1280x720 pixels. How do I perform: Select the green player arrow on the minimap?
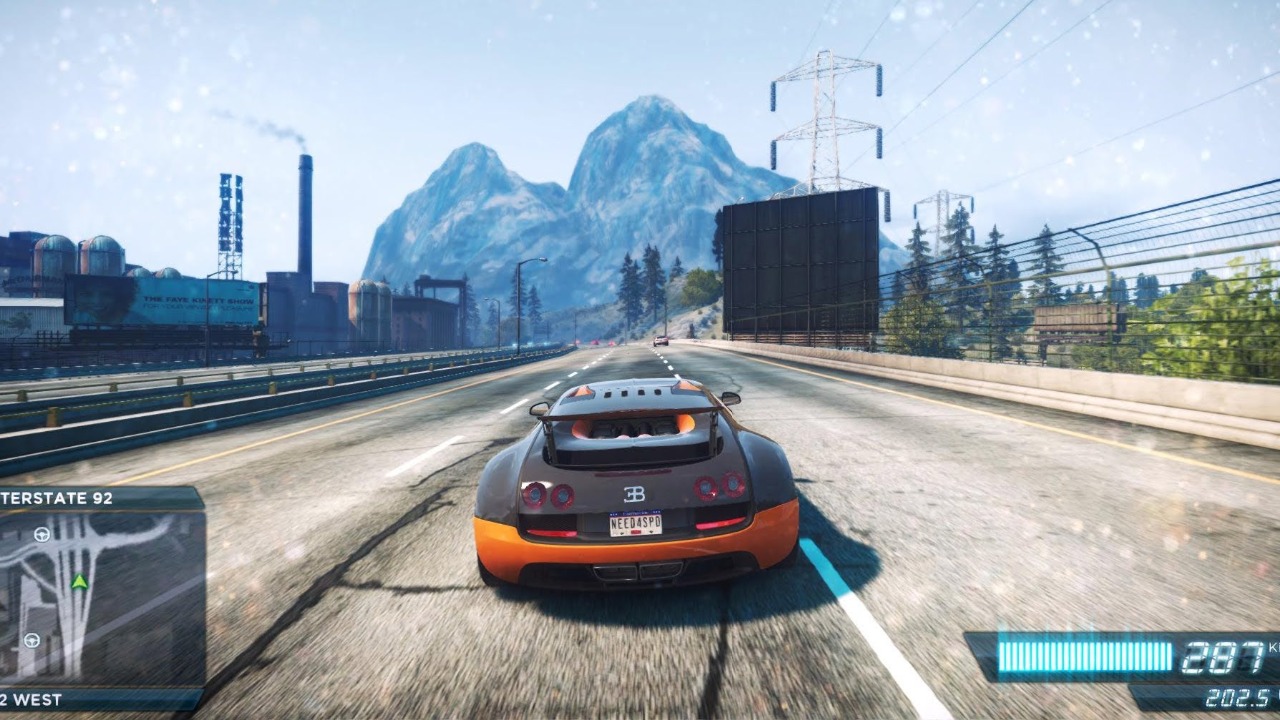(x=79, y=581)
